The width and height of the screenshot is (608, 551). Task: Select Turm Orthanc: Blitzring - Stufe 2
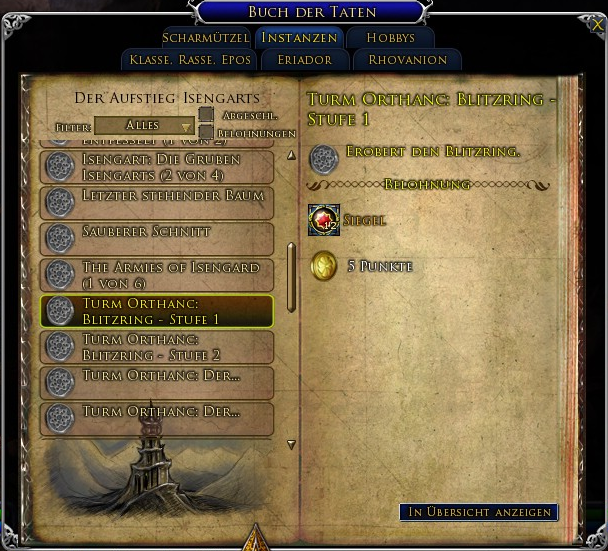pyautogui.click(x=157, y=346)
